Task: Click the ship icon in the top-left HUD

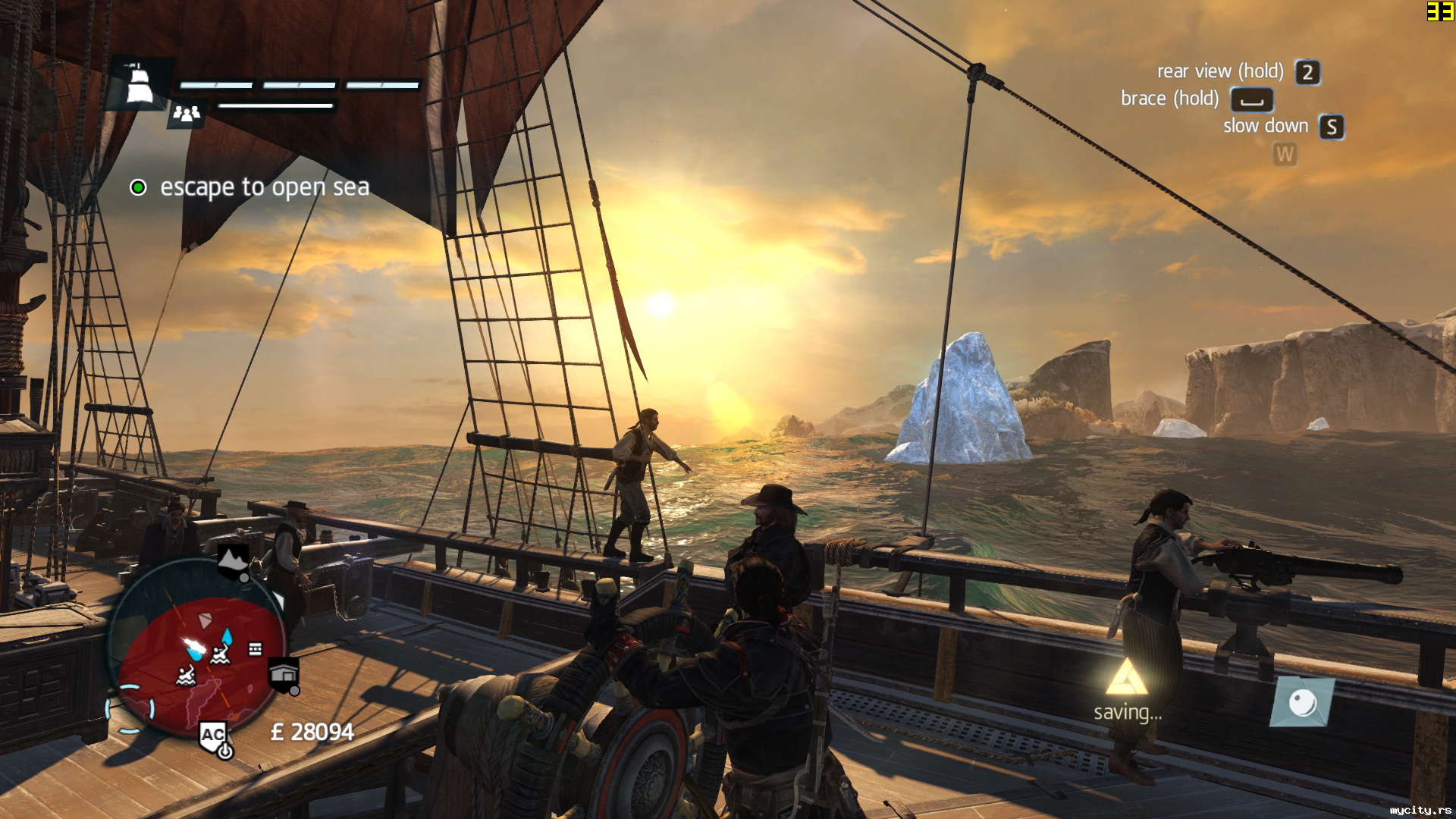Action: [139, 84]
